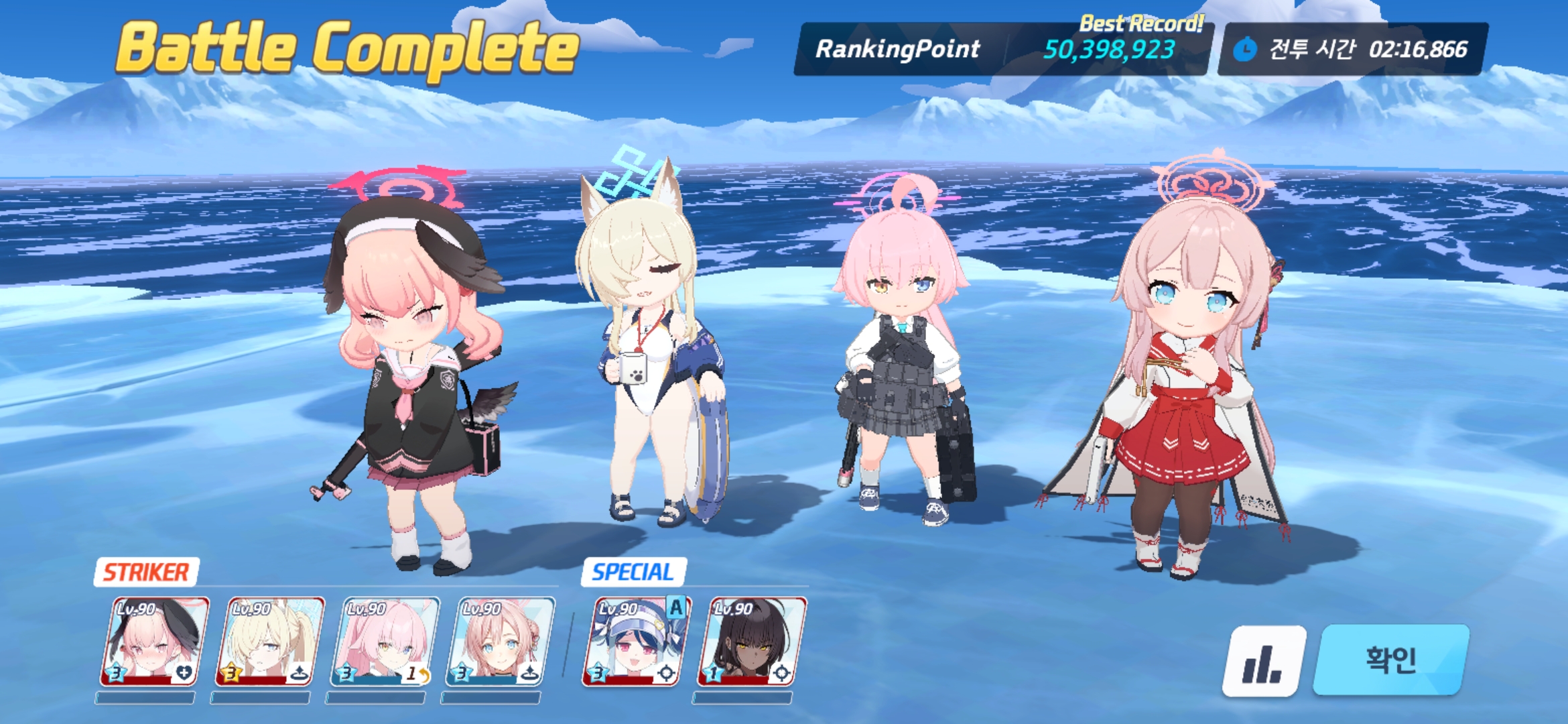Viewport: 1568px width, 724px height.
Task: Open the battle statistics bar-chart button
Action: coord(1264,661)
